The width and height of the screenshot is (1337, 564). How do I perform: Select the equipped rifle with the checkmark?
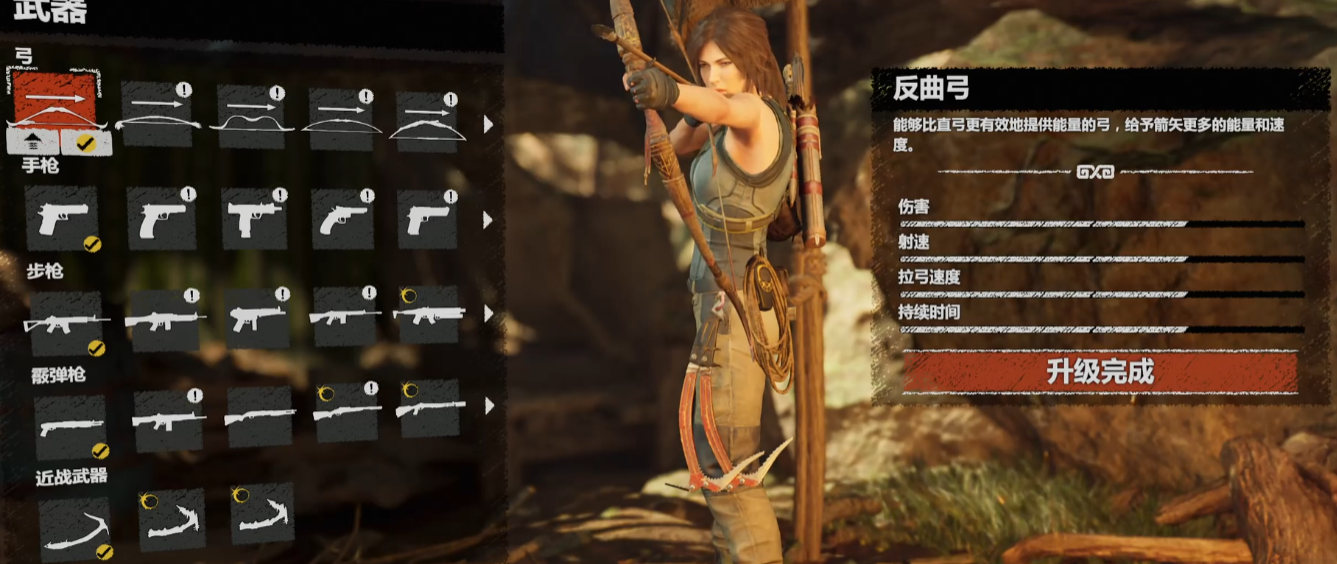tap(66, 323)
